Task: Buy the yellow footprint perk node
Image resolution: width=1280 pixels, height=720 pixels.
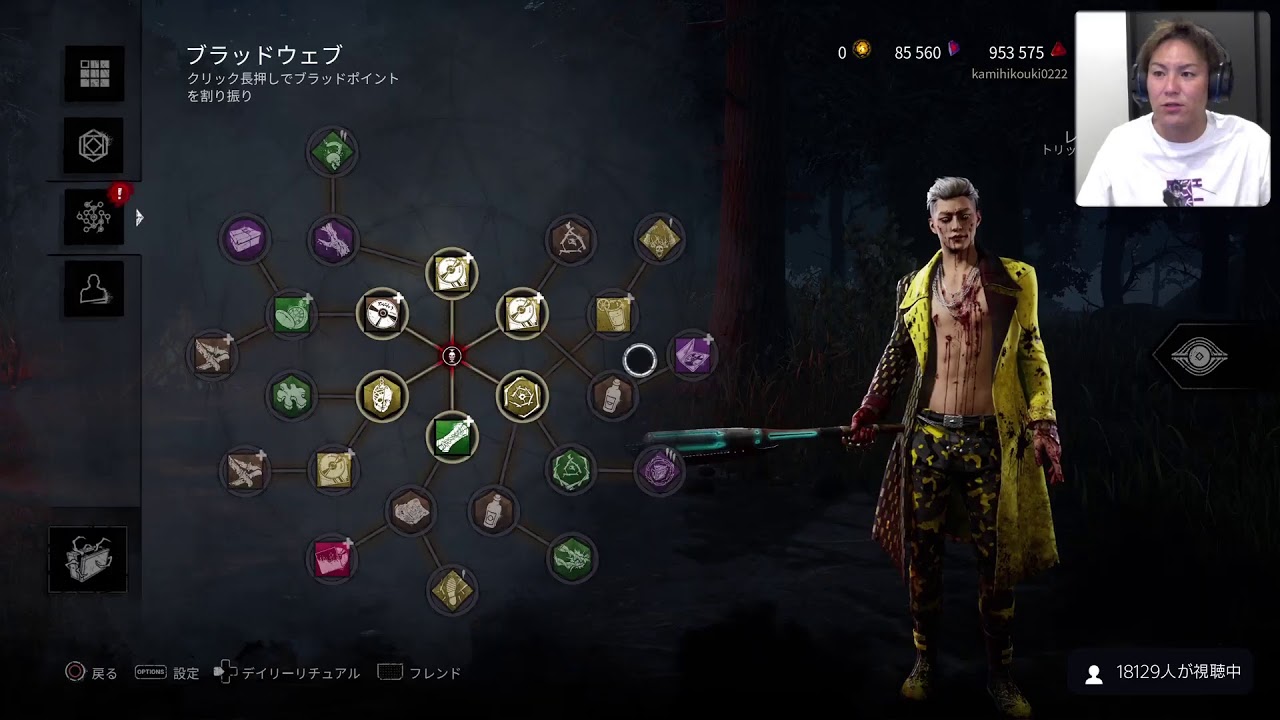Action: pyautogui.click(x=452, y=589)
